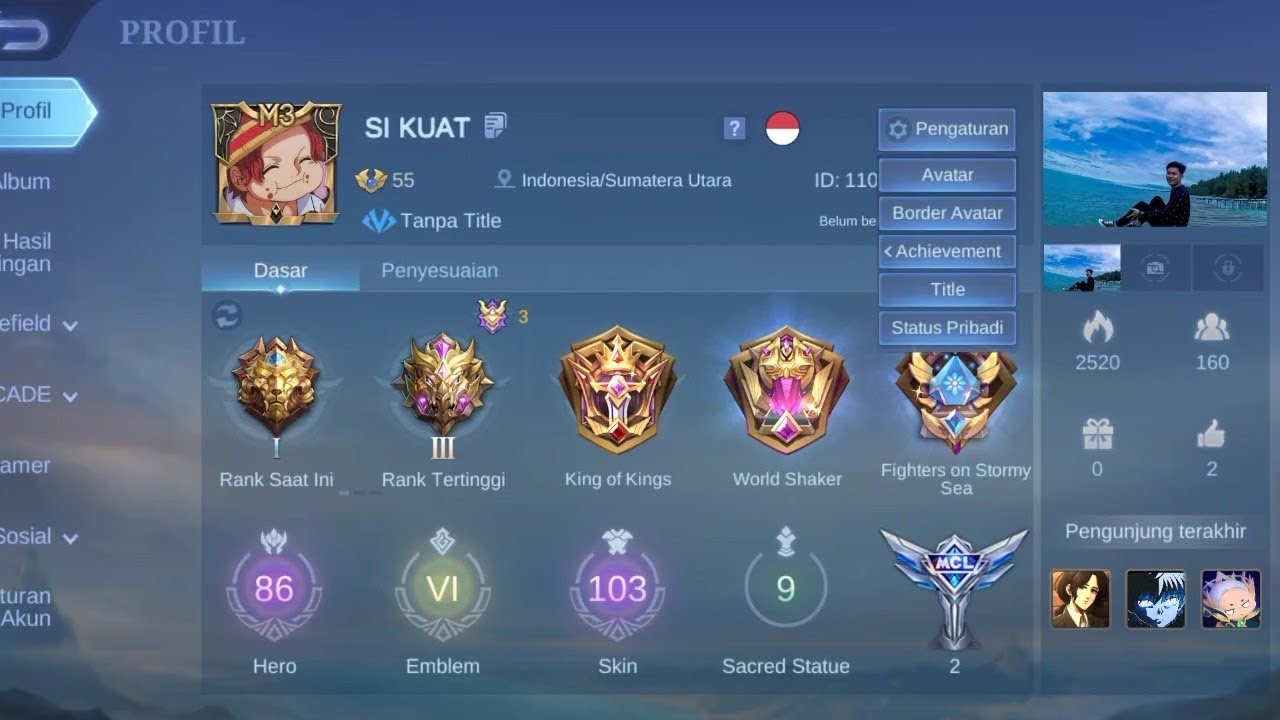Click the question mark help icon
Image resolution: width=1280 pixels, height=720 pixels.
pyautogui.click(x=733, y=129)
